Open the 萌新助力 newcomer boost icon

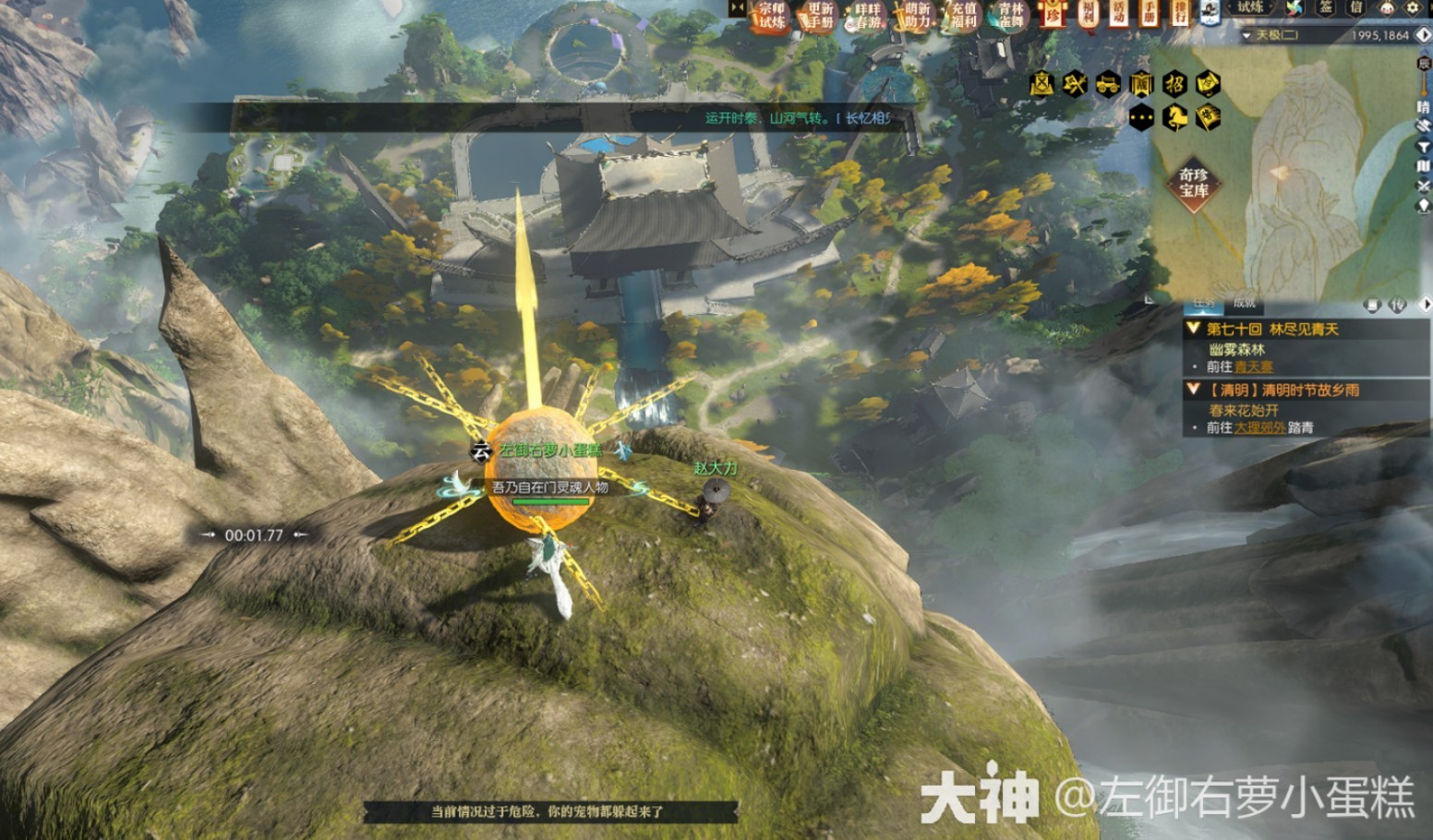915,15
